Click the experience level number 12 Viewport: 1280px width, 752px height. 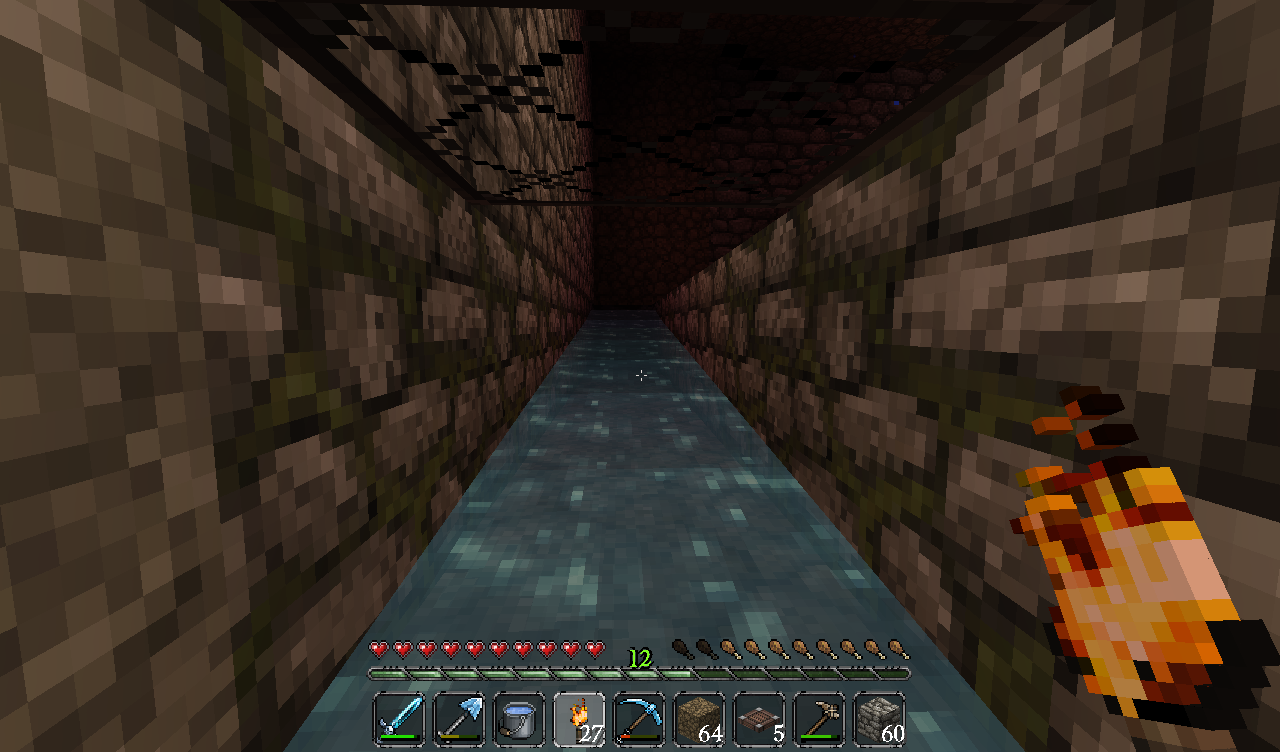point(638,660)
